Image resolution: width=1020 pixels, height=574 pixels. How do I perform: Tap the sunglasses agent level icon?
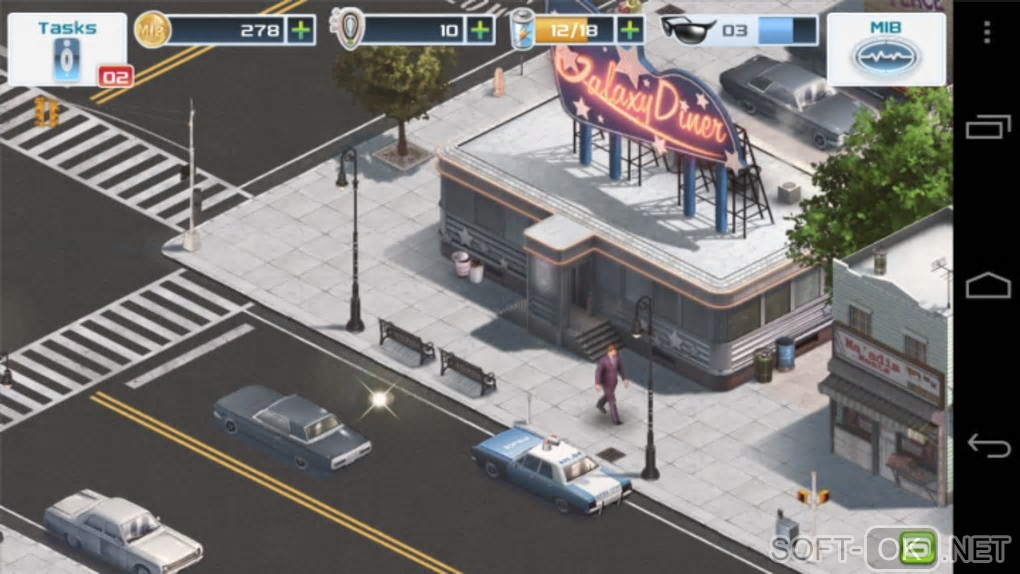[688, 29]
